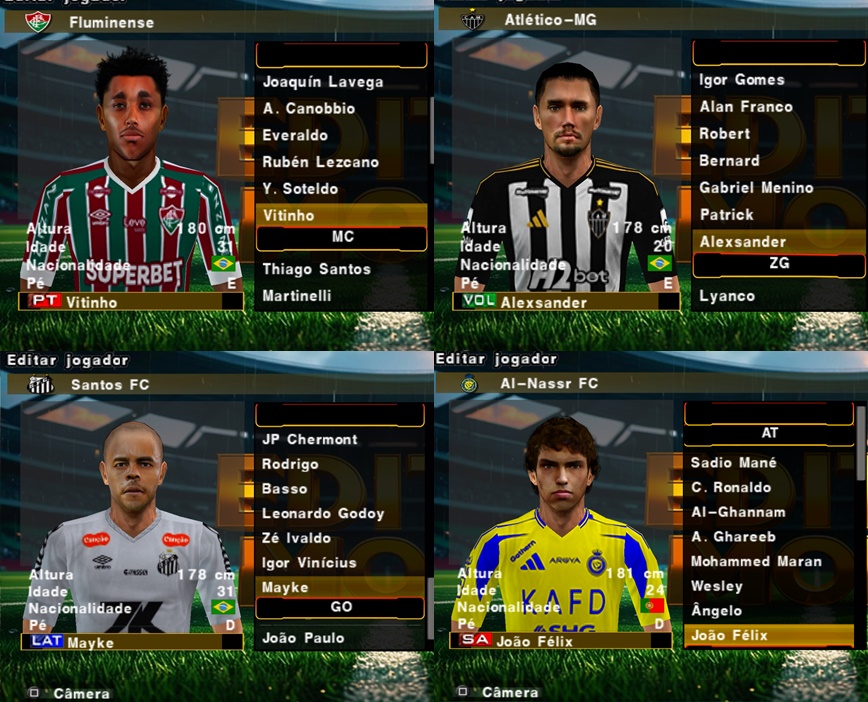
Task: Select C. Ronaldo in the player list
Action: (x=730, y=488)
